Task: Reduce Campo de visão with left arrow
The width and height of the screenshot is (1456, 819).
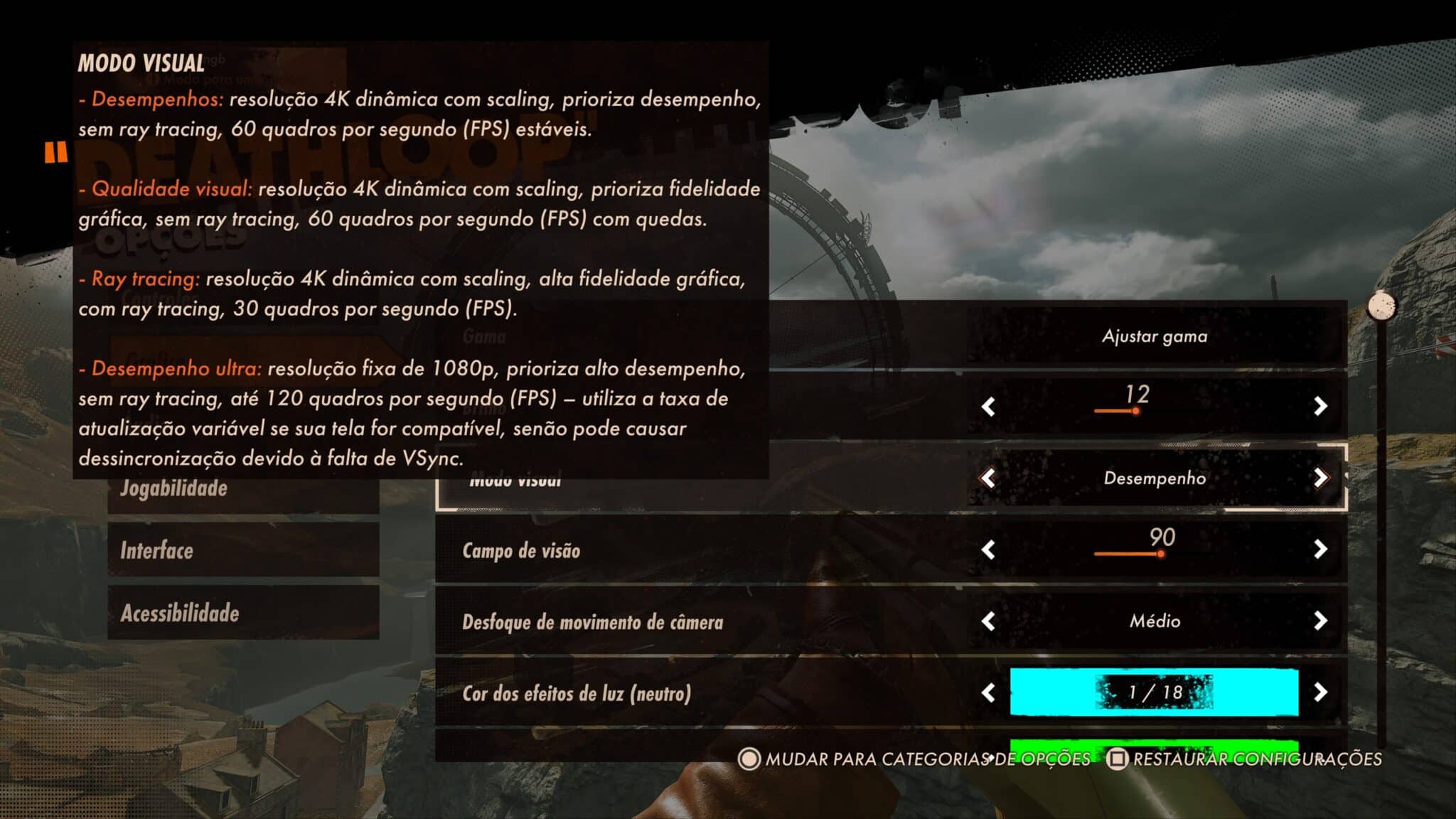Action: 988,550
